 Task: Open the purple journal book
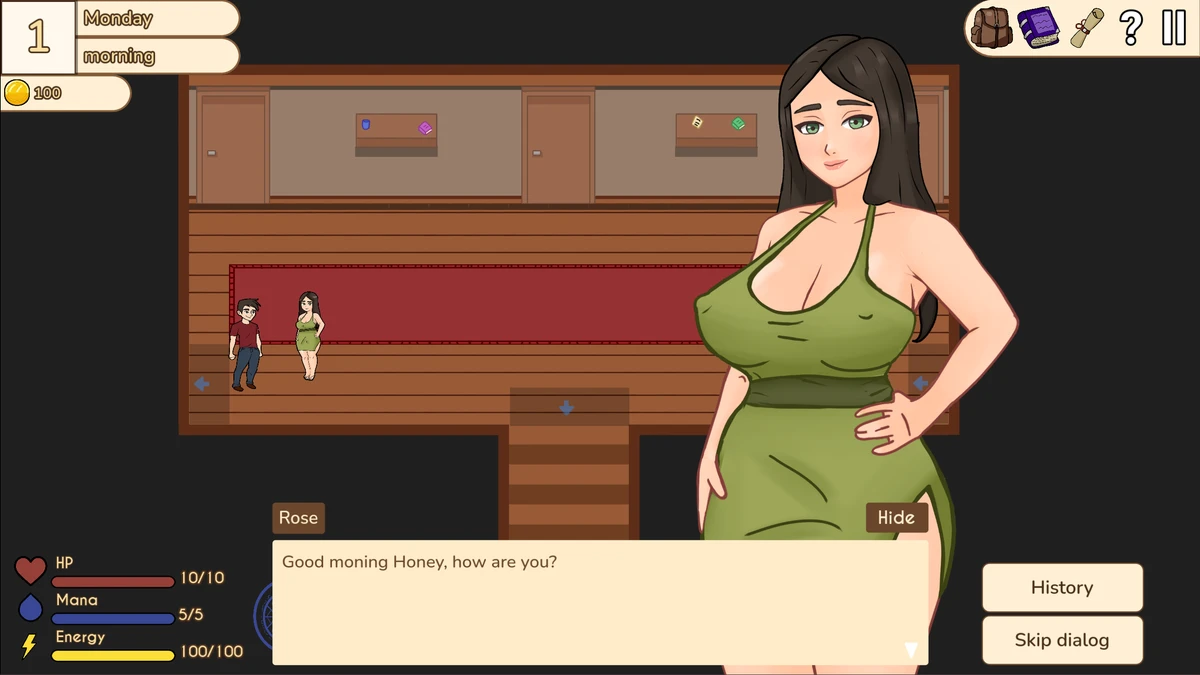tap(1038, 28)
